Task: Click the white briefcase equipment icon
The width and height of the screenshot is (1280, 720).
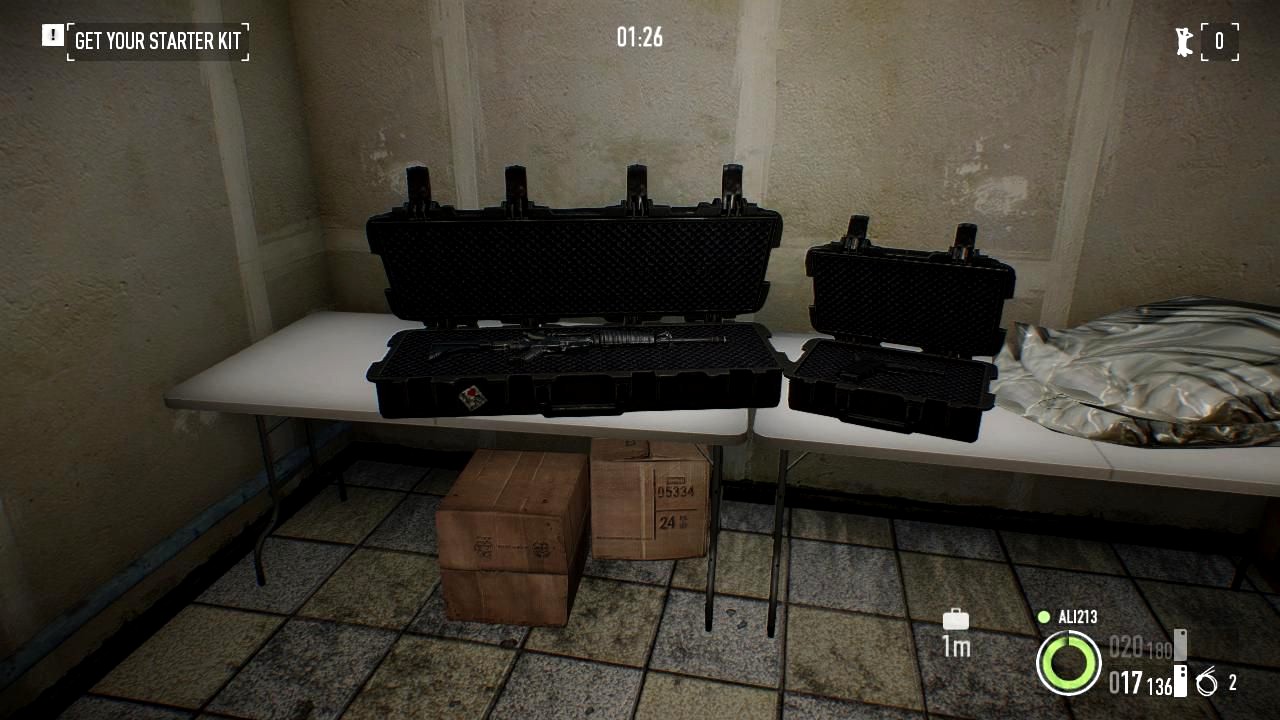Action: 956,619
